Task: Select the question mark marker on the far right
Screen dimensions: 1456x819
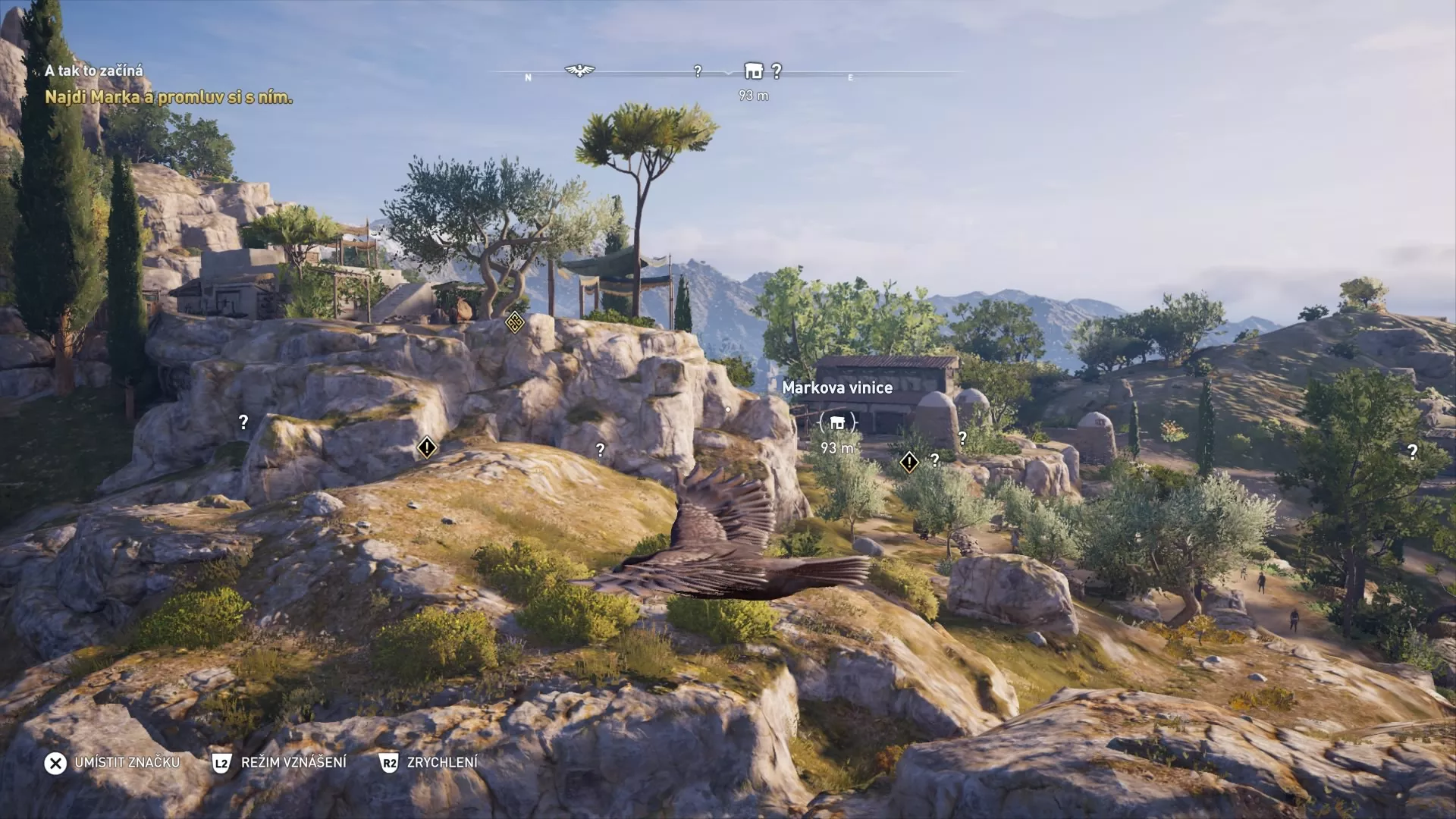Action: tap(1412, 452)
